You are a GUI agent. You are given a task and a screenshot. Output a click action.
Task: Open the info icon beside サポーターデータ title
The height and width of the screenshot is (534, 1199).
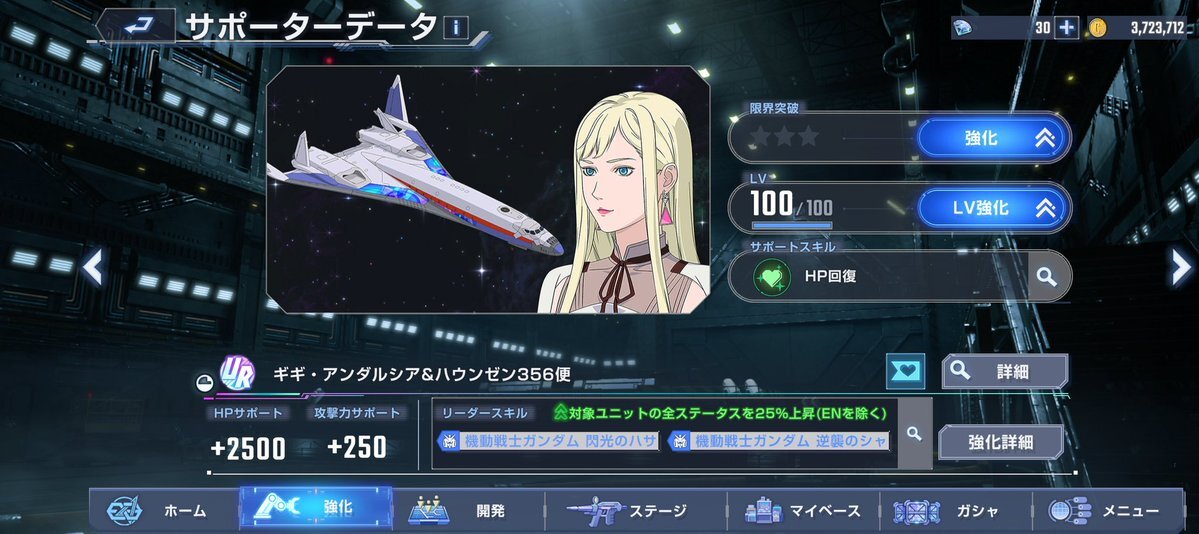coord(455,27)
